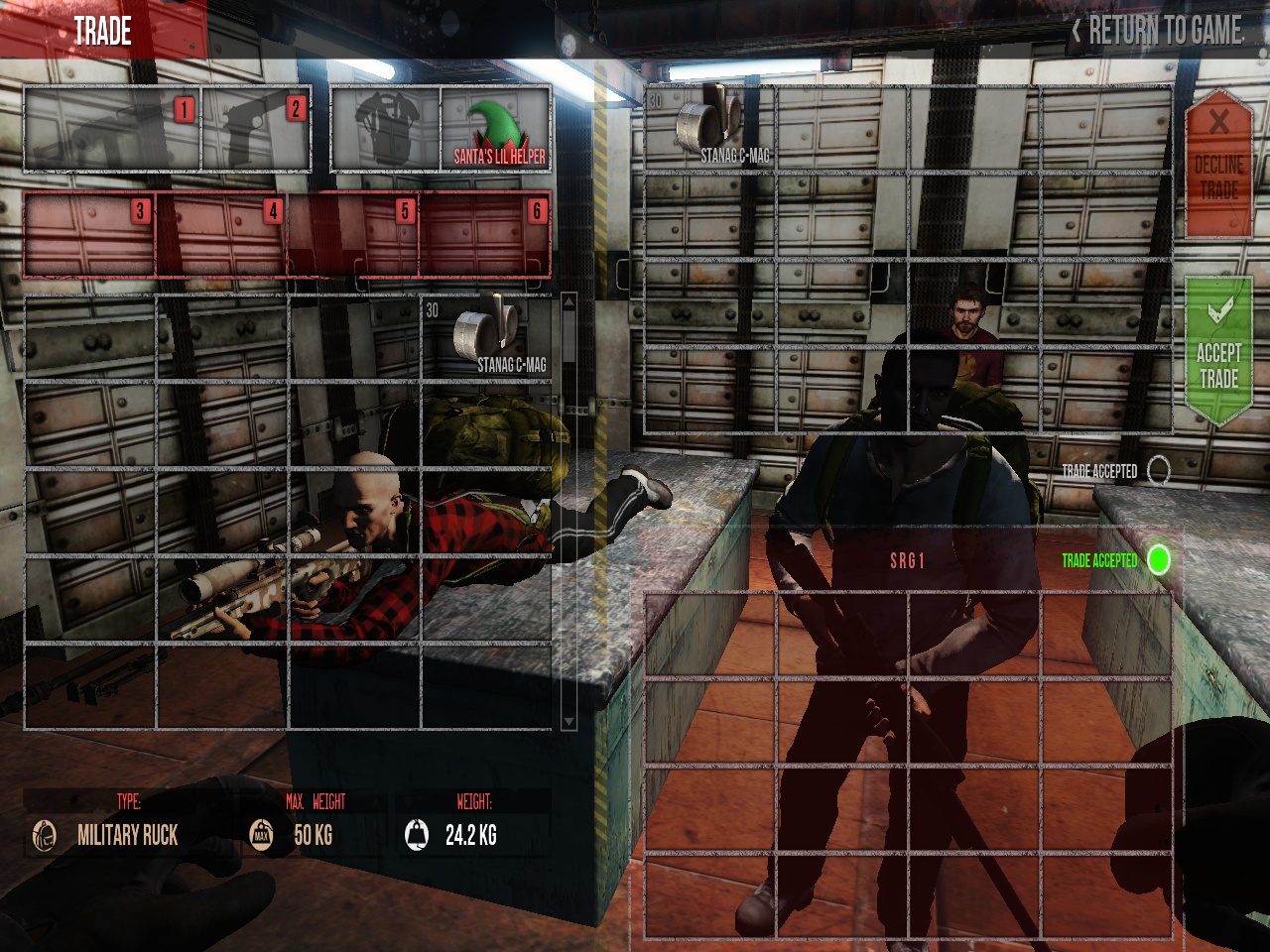Select primary weapon slot 1

tap(111, 130)
